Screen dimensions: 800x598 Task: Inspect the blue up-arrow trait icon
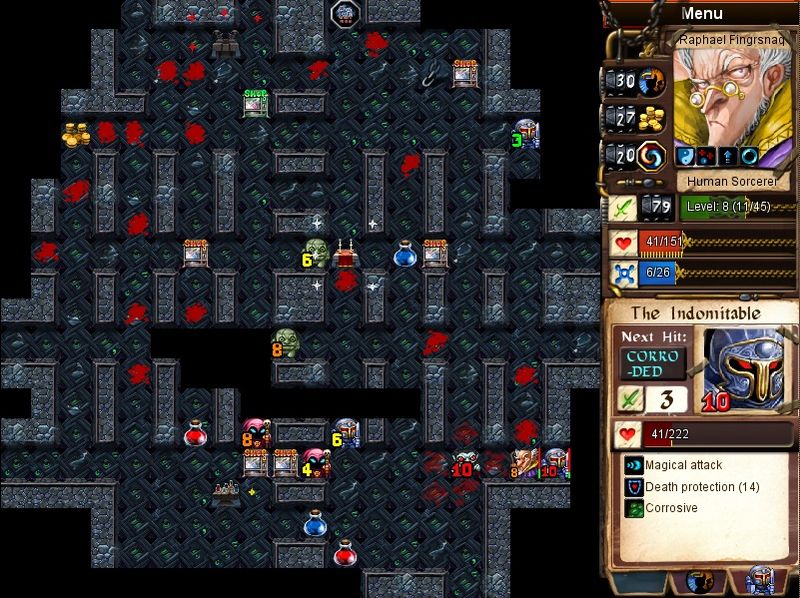[726, 156]
